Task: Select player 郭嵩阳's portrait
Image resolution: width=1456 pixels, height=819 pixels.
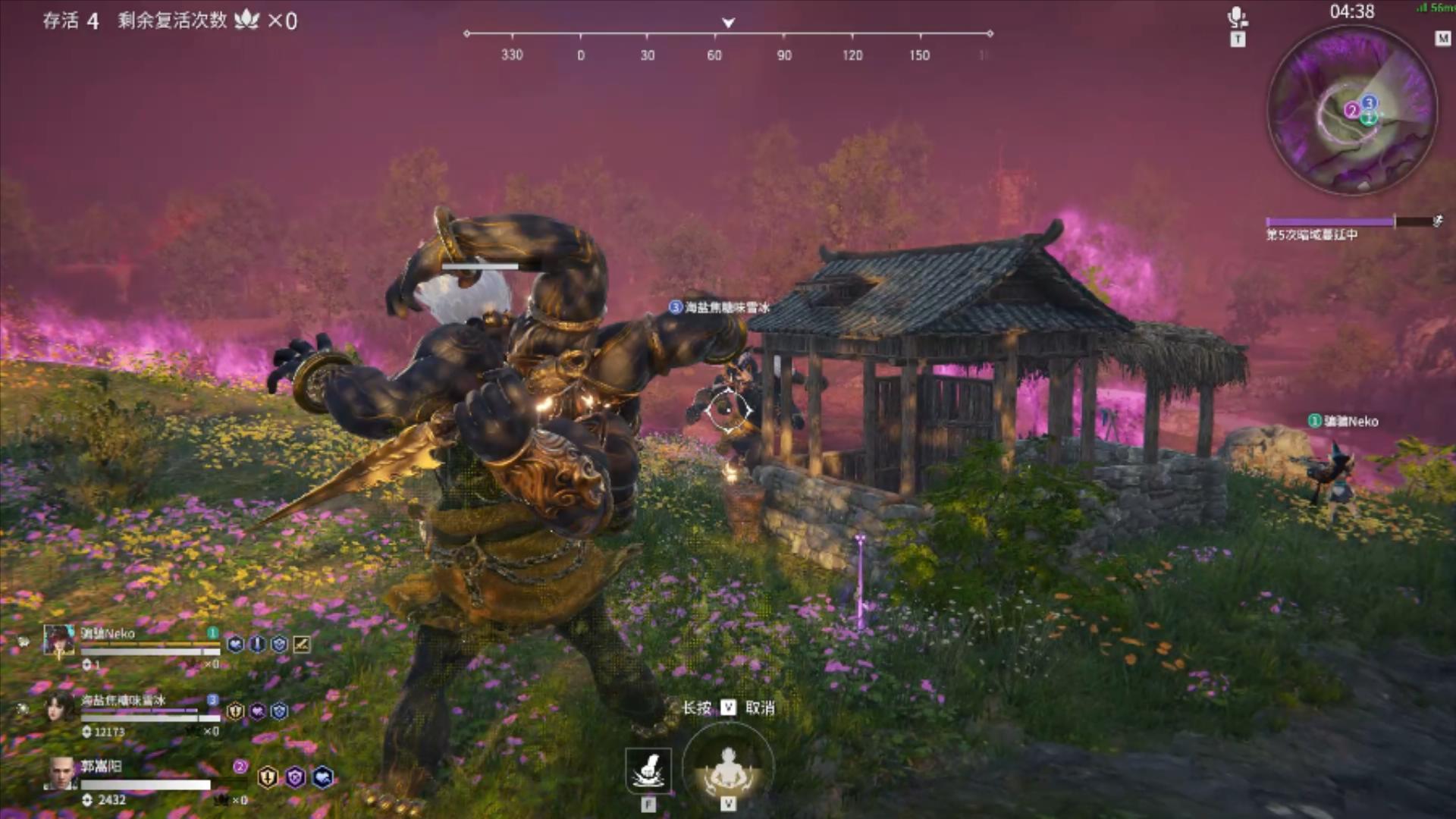Action: 60,773
